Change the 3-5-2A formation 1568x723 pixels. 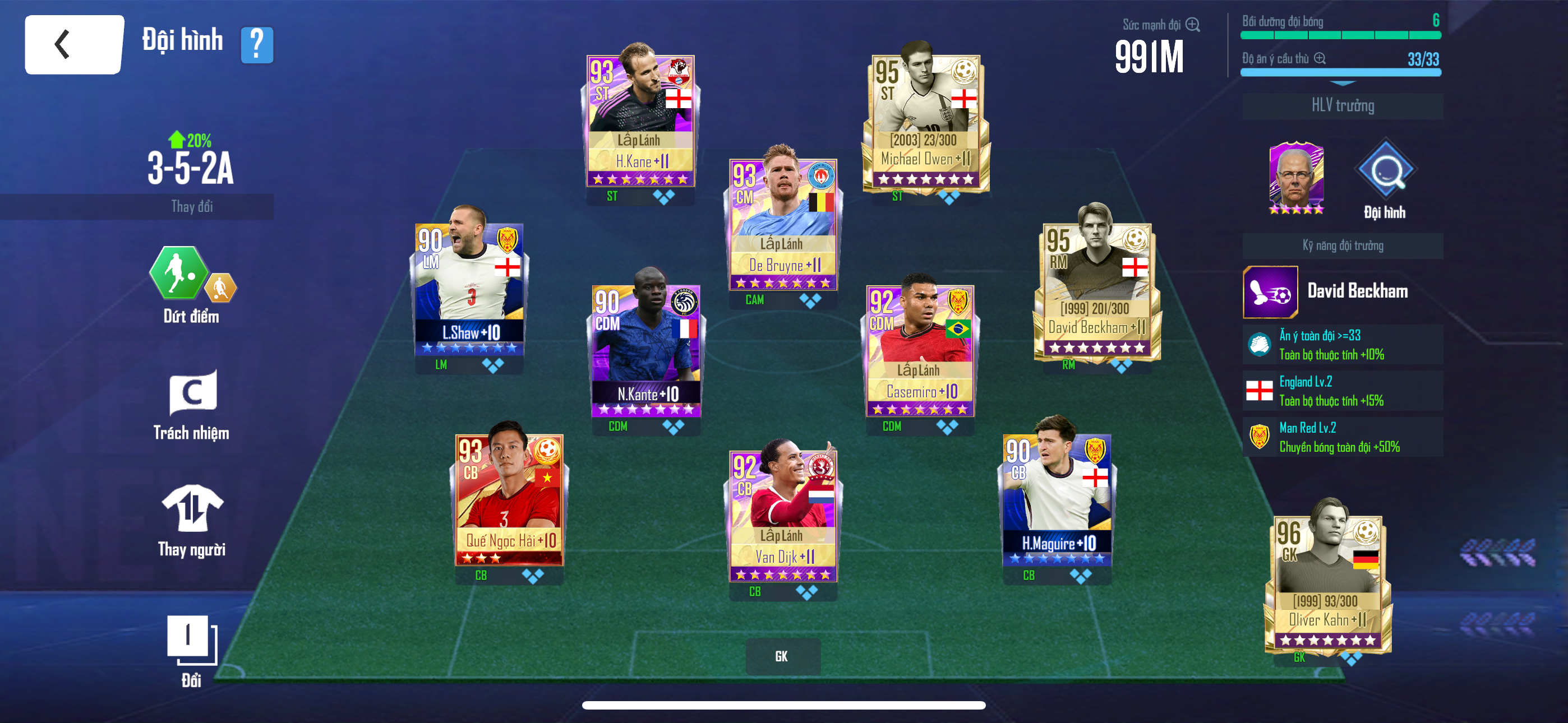point(191,206)
